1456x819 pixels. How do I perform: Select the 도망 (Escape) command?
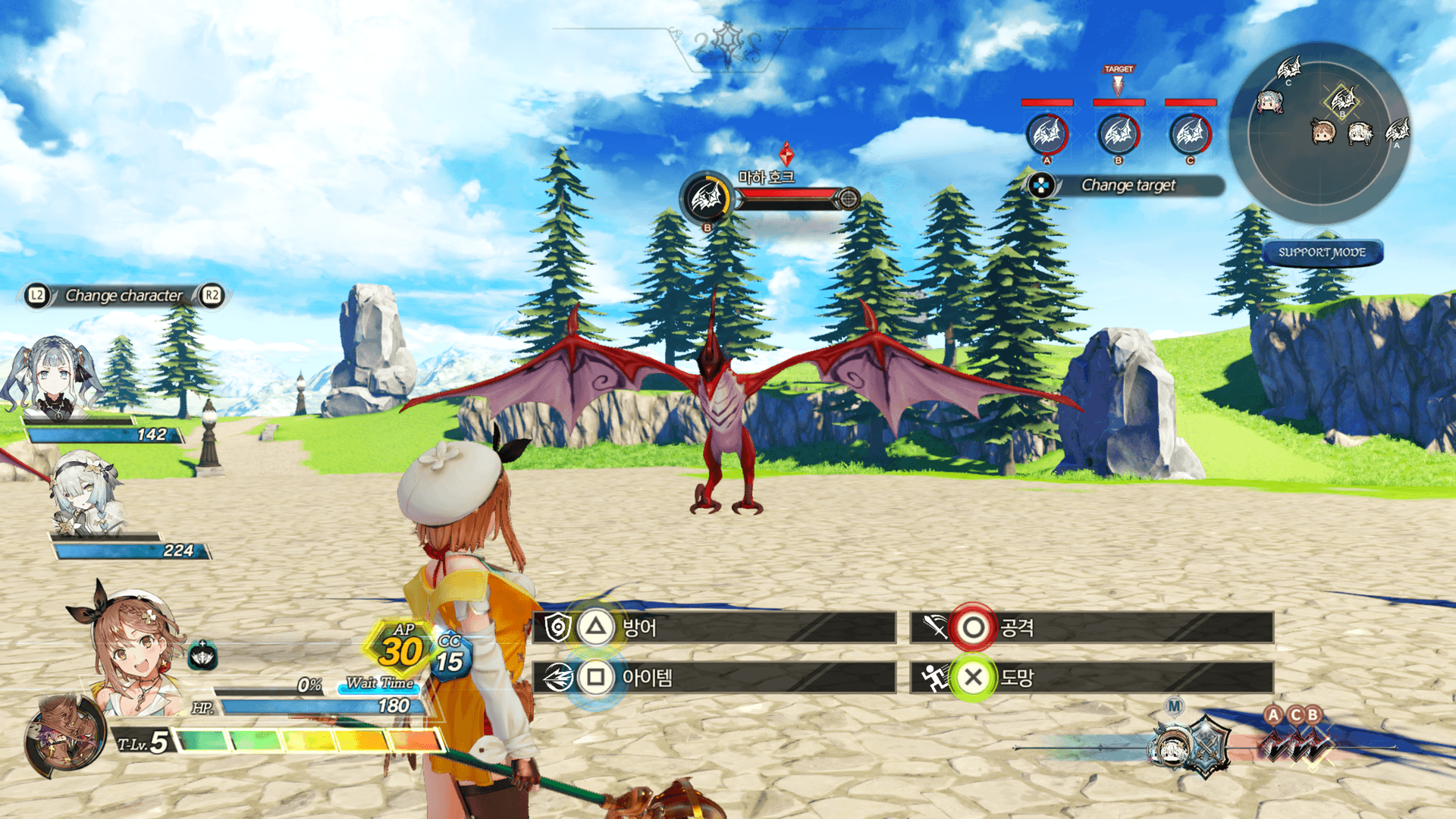(1090, 677)
